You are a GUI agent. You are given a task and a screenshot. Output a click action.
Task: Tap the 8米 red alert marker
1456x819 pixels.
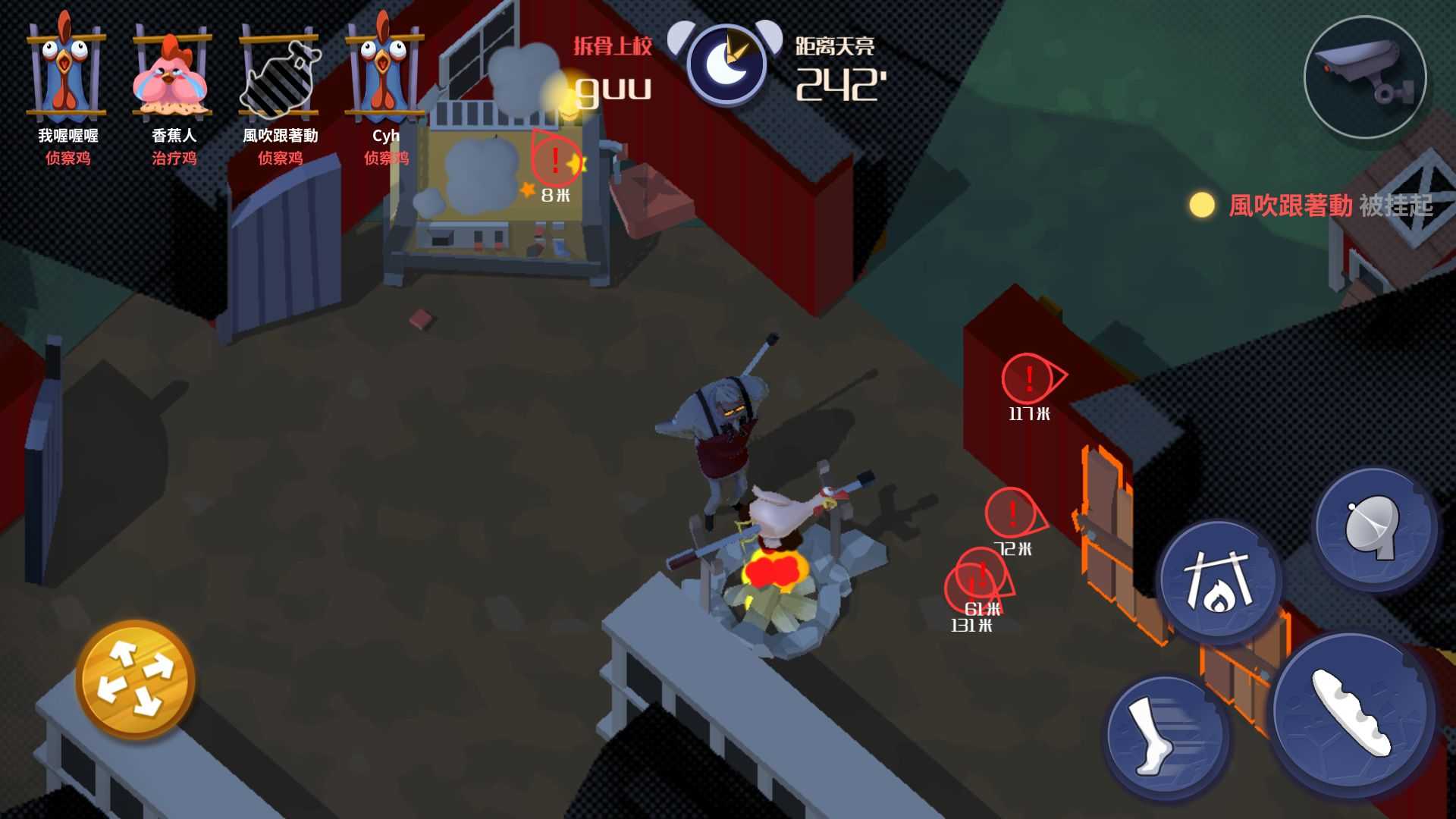pos(556,161)
